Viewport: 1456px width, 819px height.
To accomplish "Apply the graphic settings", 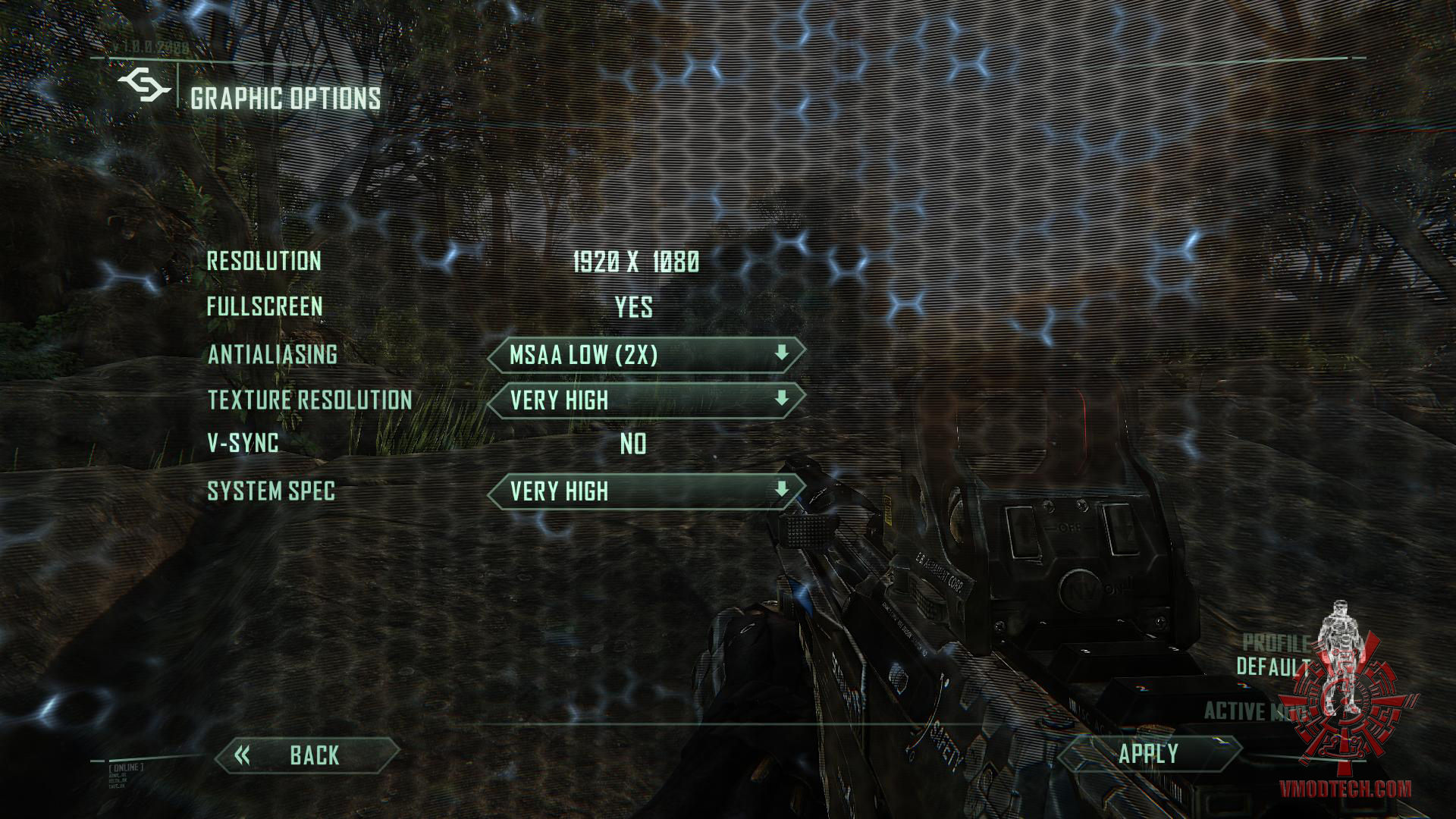I will click(x=1148, y=754).
